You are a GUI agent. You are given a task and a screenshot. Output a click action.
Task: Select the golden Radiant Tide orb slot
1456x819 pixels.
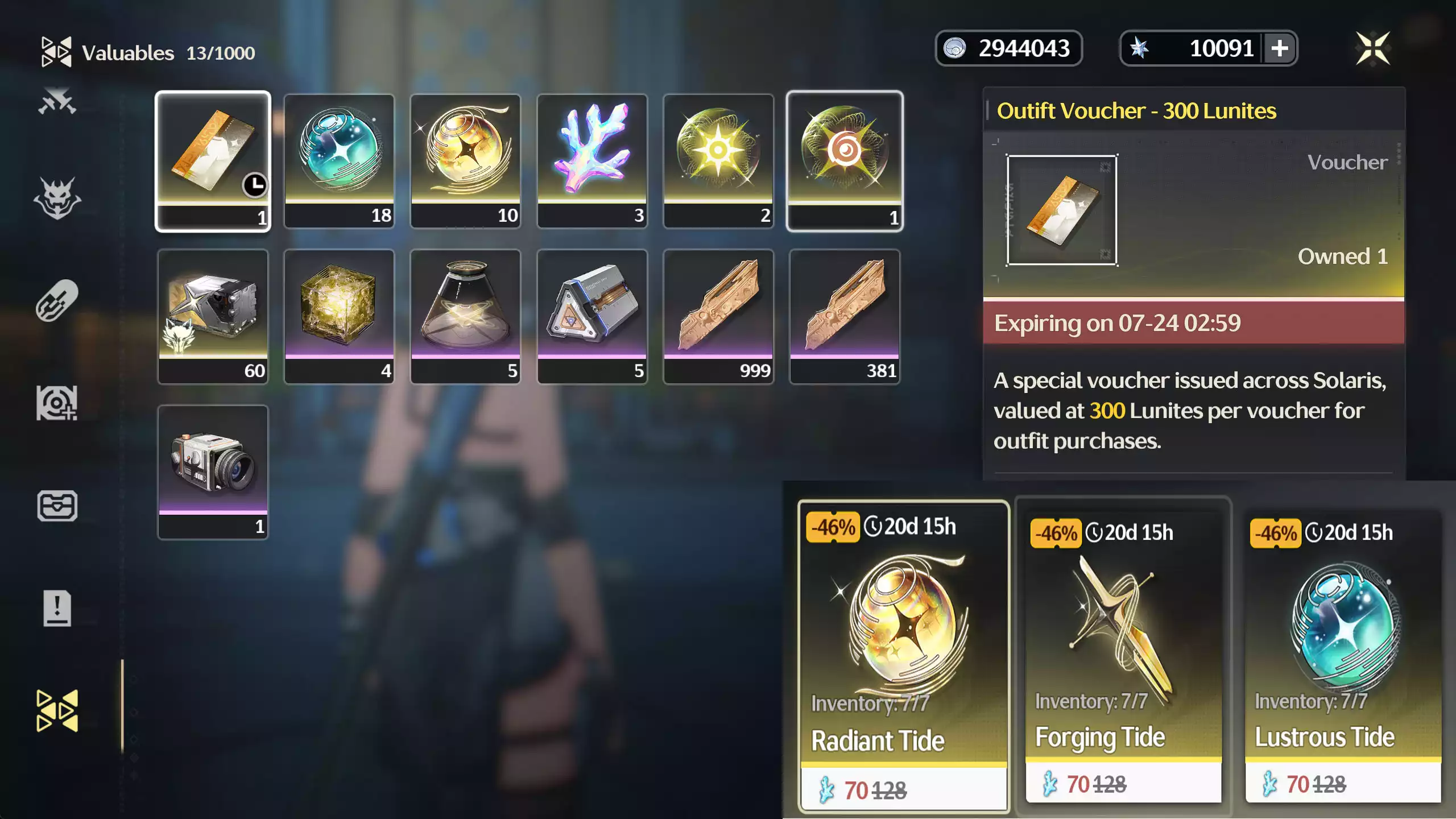[x=465, y=161]
